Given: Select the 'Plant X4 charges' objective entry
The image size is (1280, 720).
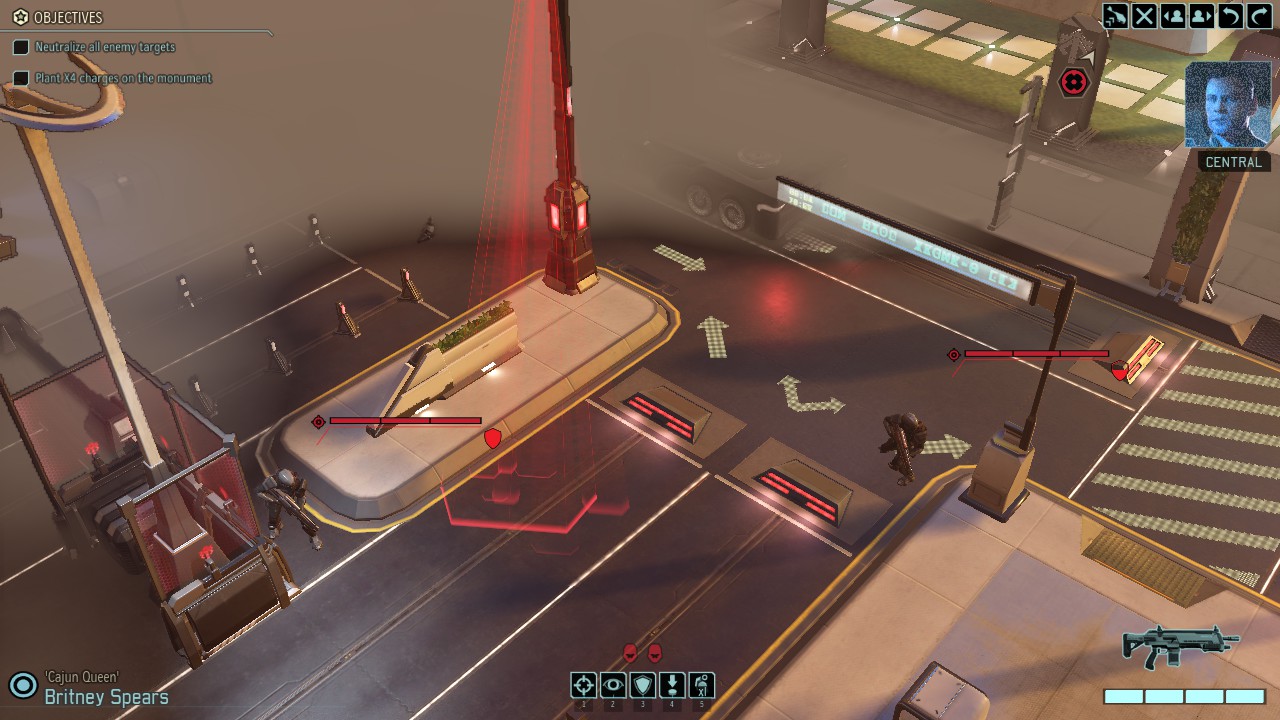Looking at the screenshot, I should pyautogui.click(x=123, y=78).
